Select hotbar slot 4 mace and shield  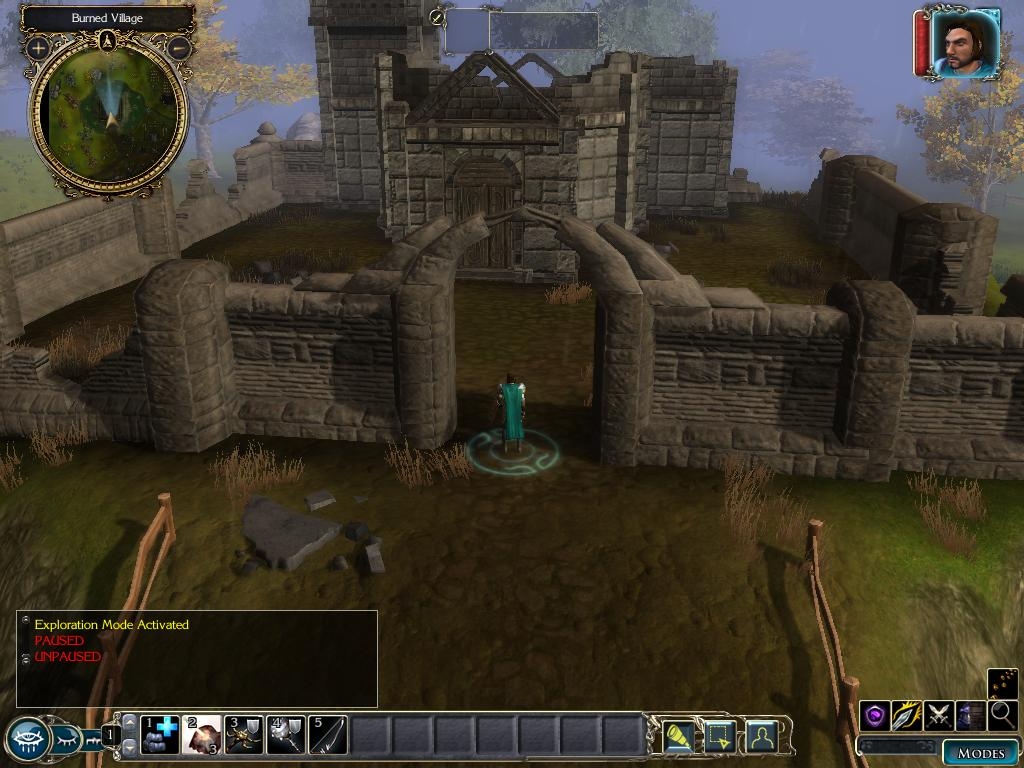coord(286,735)
